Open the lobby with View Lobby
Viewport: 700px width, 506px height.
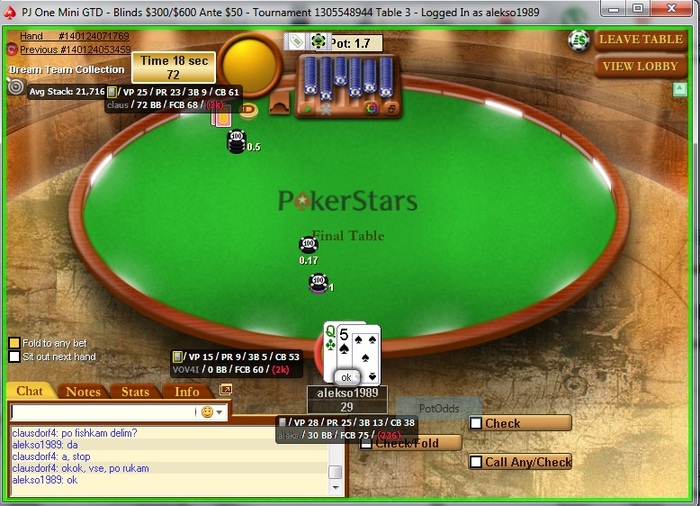[x=641, y=67]
